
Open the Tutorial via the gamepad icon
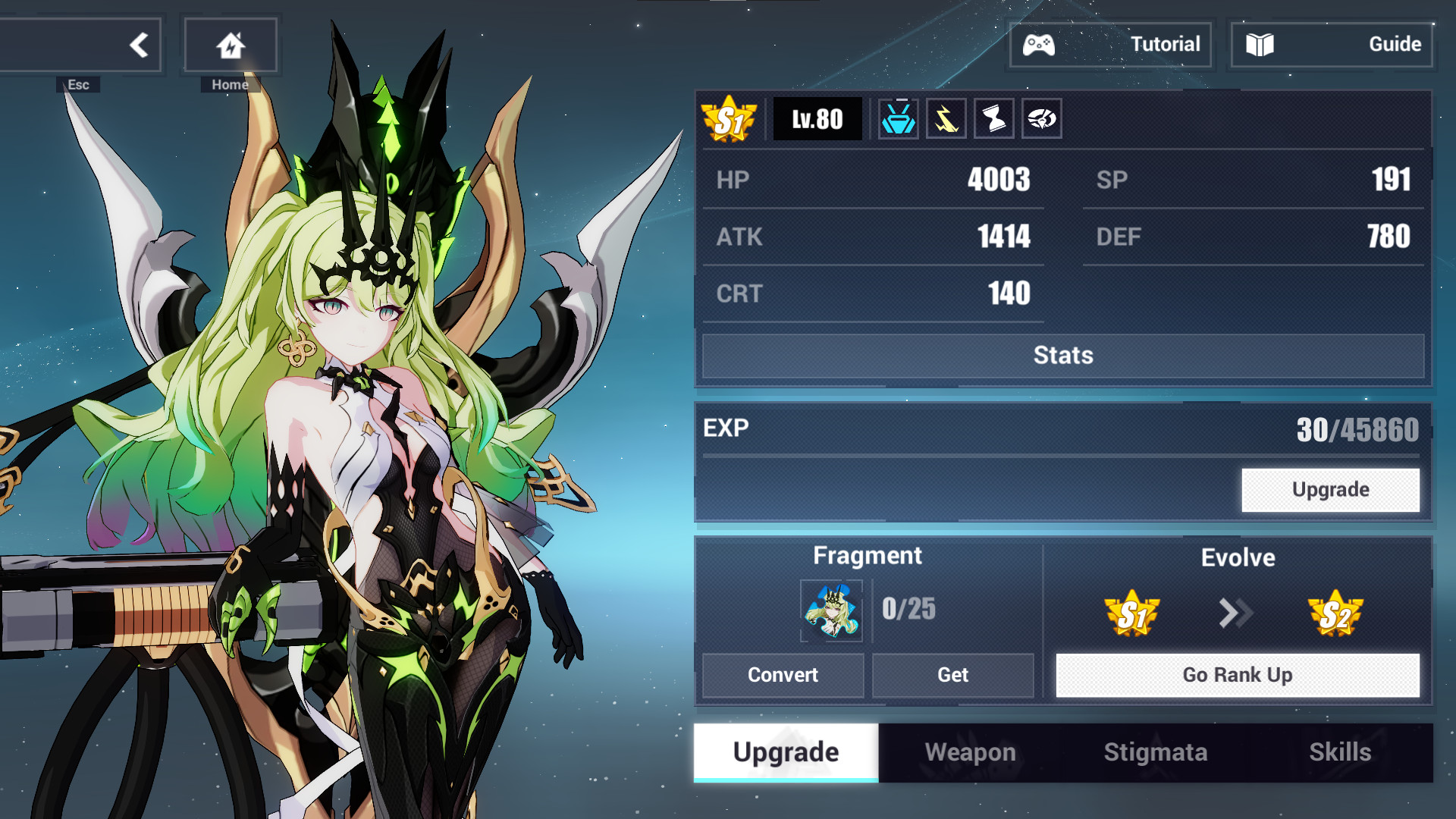coord(1040,44)
